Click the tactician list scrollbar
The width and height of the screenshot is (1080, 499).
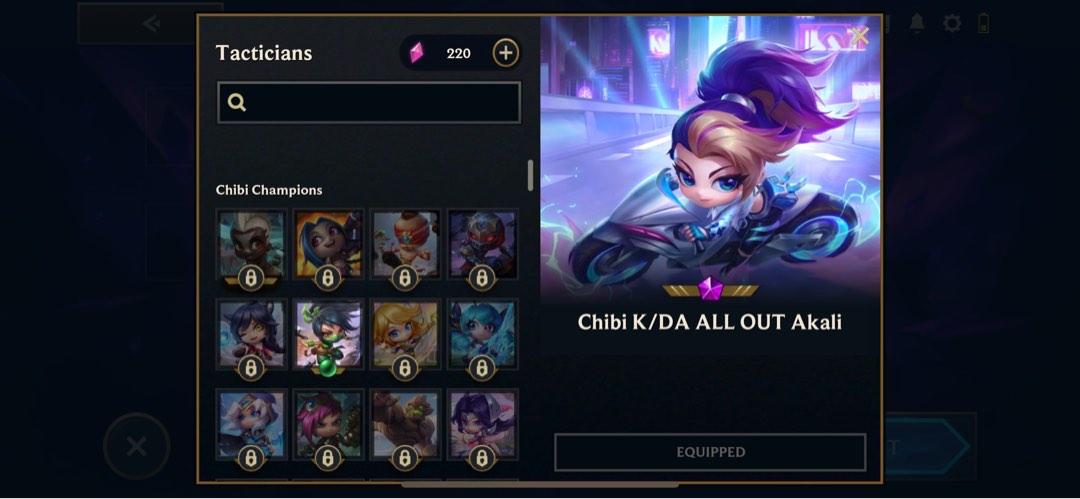(x=530, y=175)
